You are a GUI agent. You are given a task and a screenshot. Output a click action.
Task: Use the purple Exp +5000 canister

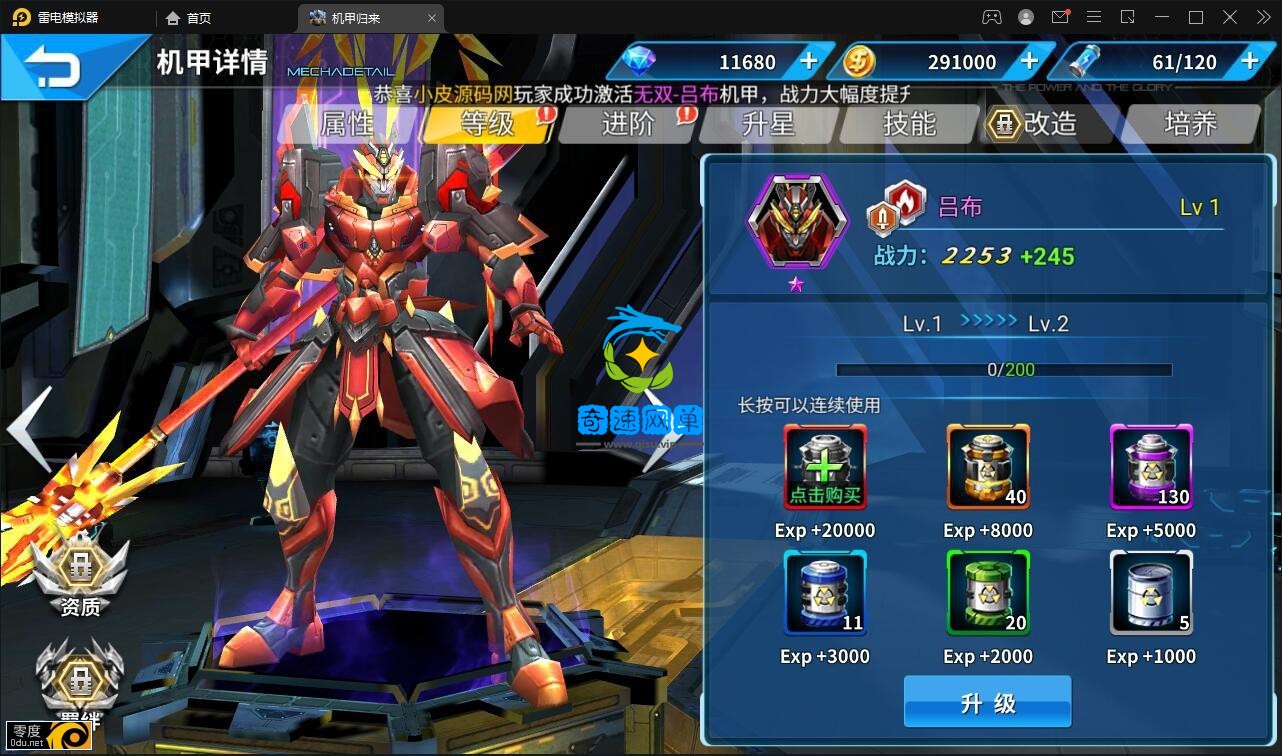tap(1151, 467)
